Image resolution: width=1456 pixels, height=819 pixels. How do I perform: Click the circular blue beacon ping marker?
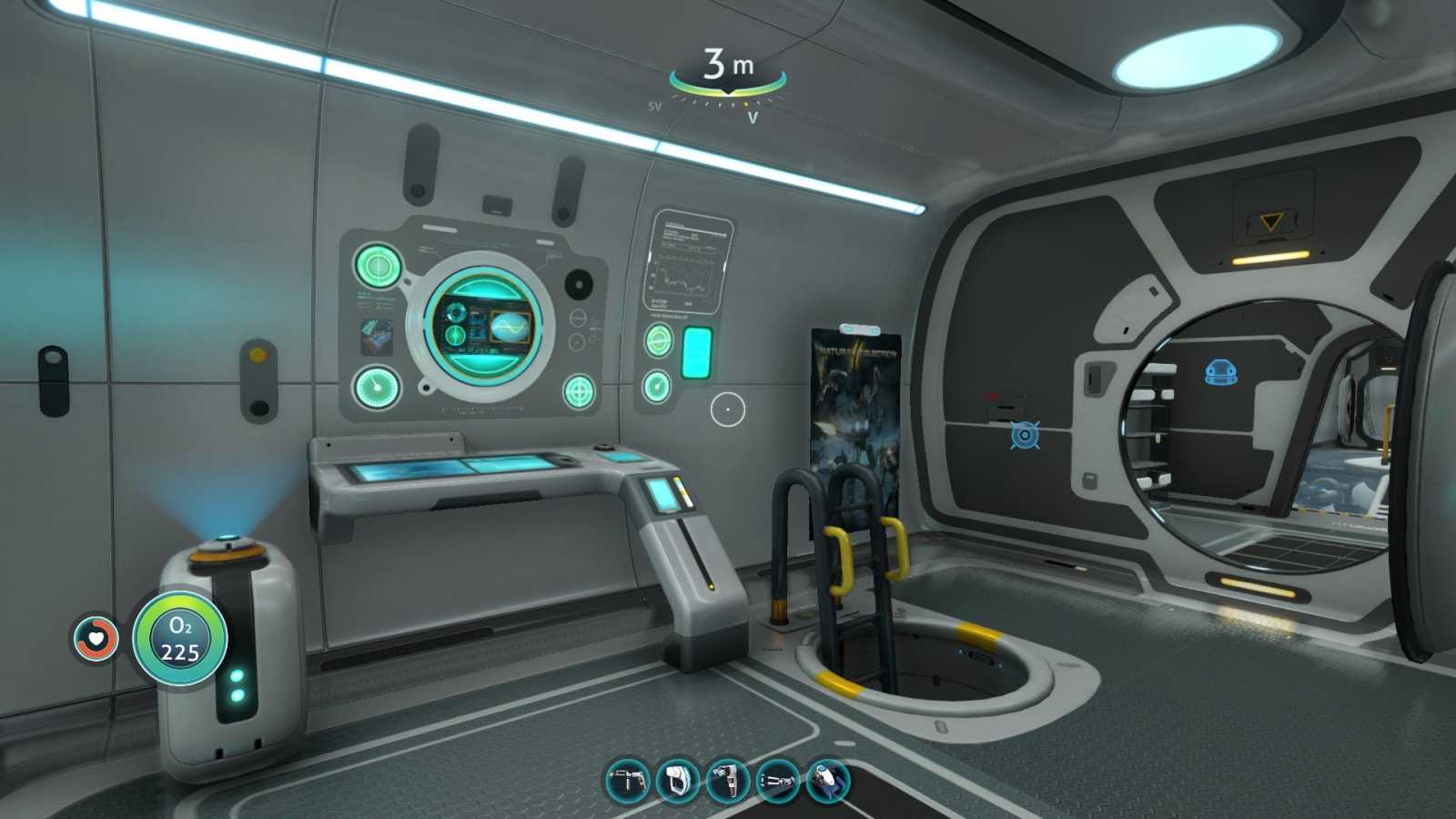[1025, 436]
